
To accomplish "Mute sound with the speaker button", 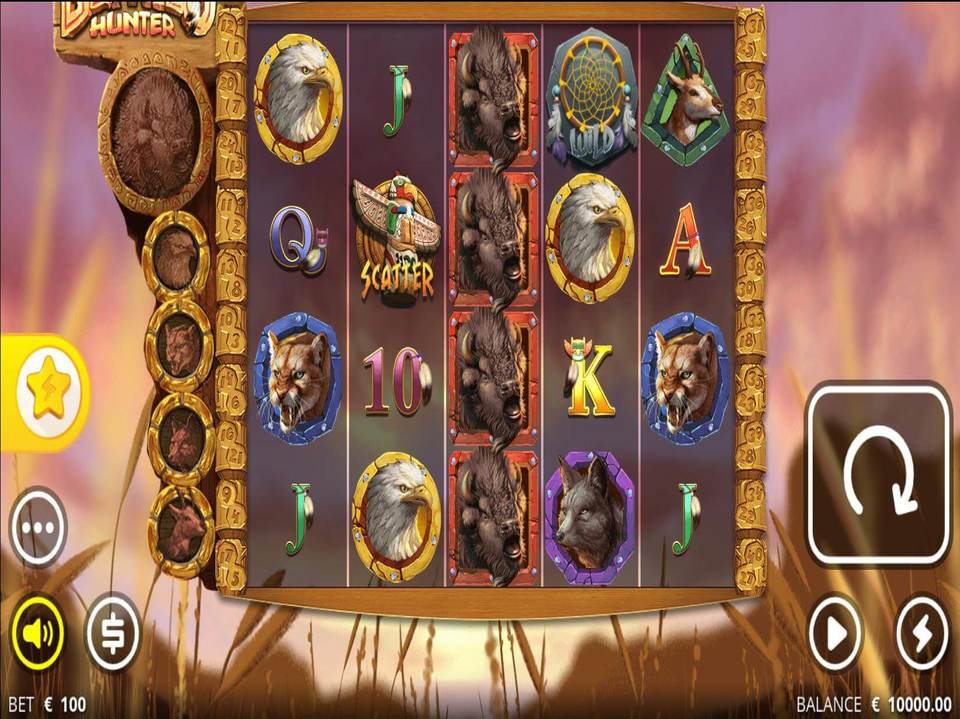I will click(38, 632).
